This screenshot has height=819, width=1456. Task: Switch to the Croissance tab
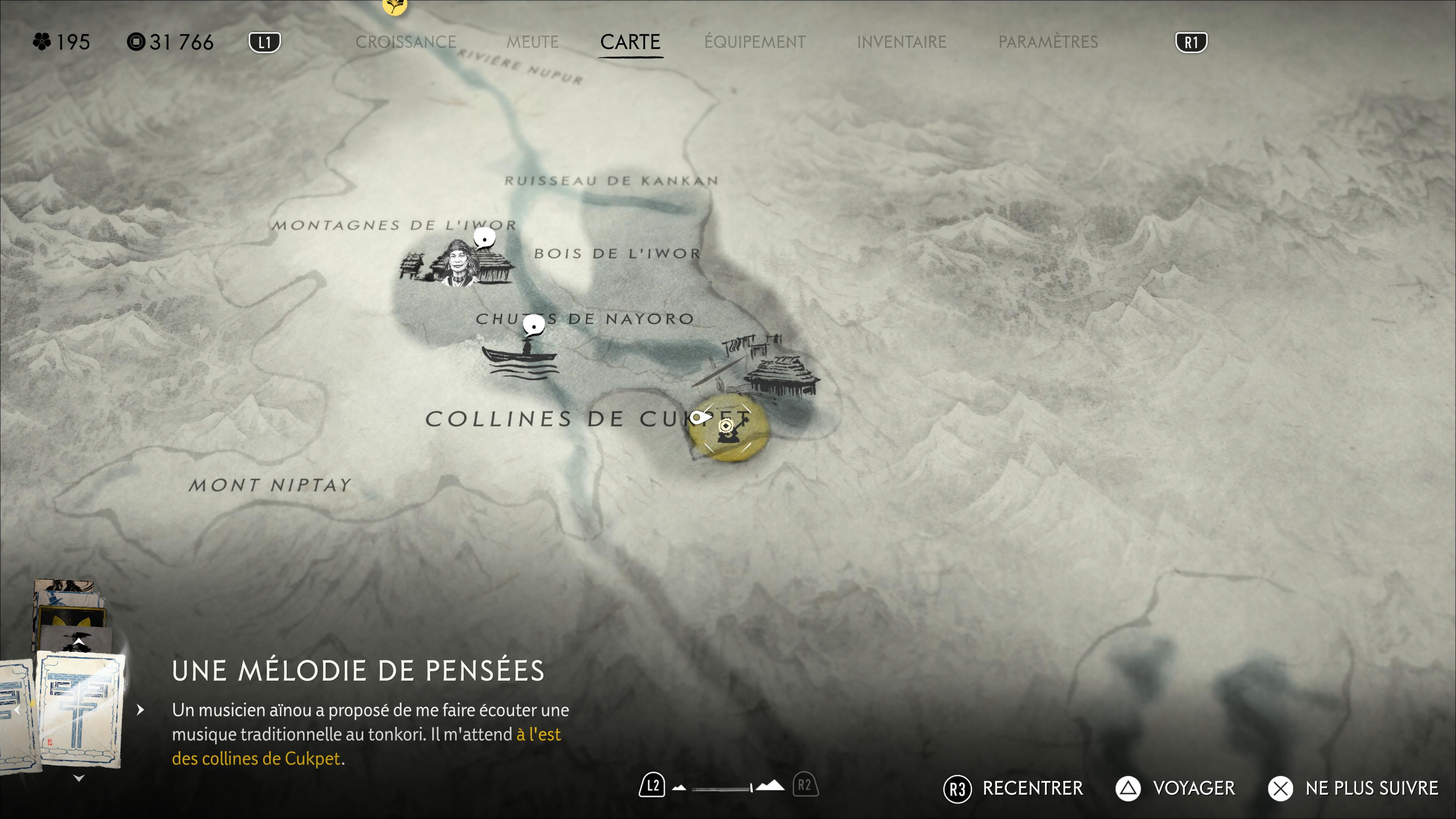pos(405,42)
